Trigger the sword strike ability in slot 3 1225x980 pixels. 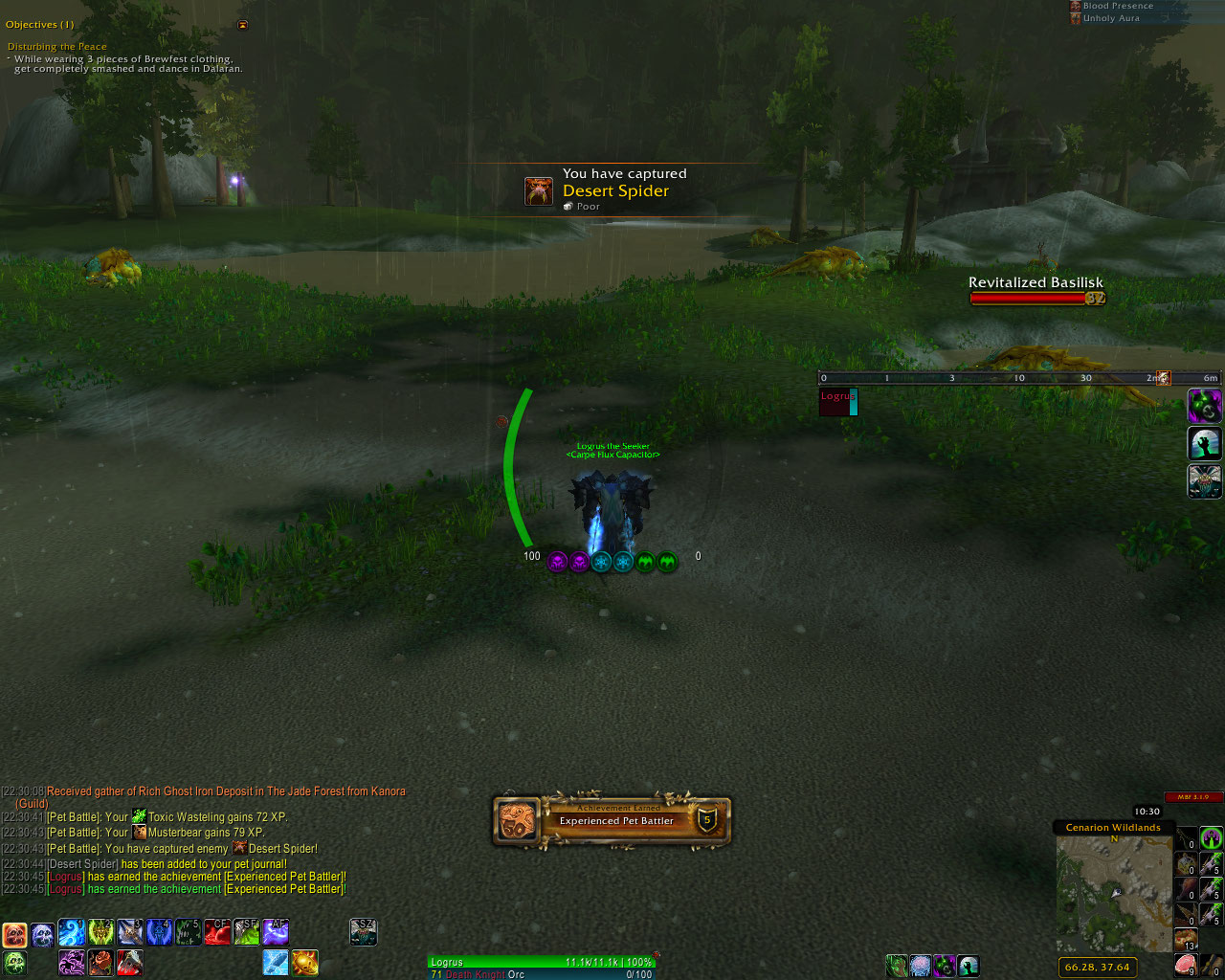point(130,932)
